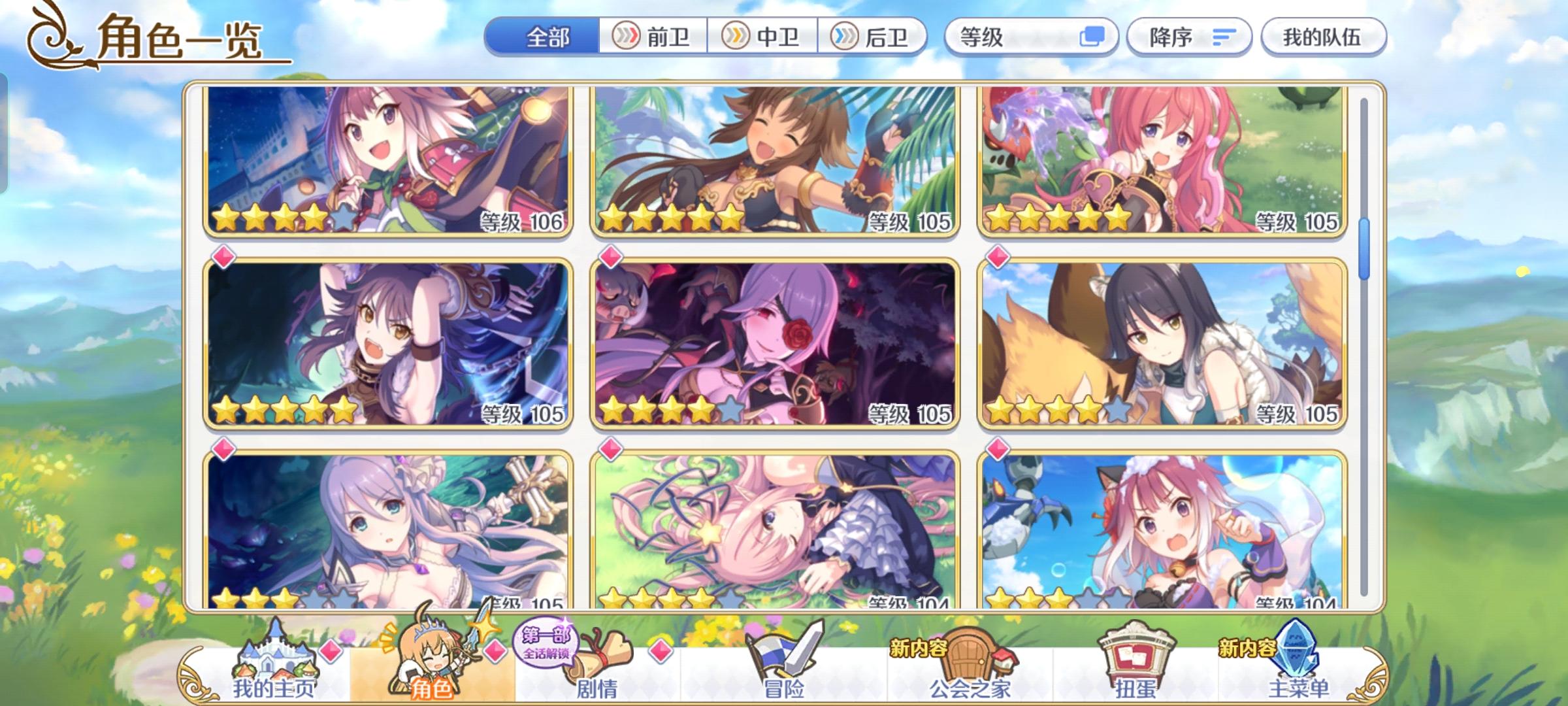Open 我的队伍 my teams
This screenshot has width=1568, height=706.
pyautogui.click(x=1322, y=37)
